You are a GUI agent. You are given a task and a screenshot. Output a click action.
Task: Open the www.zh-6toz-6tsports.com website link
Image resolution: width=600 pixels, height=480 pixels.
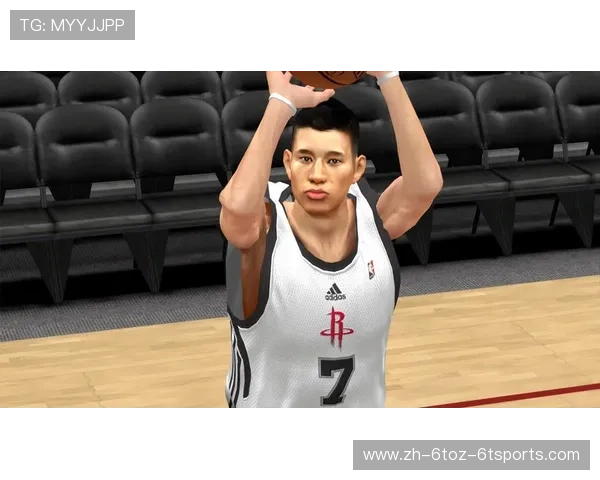471,455
